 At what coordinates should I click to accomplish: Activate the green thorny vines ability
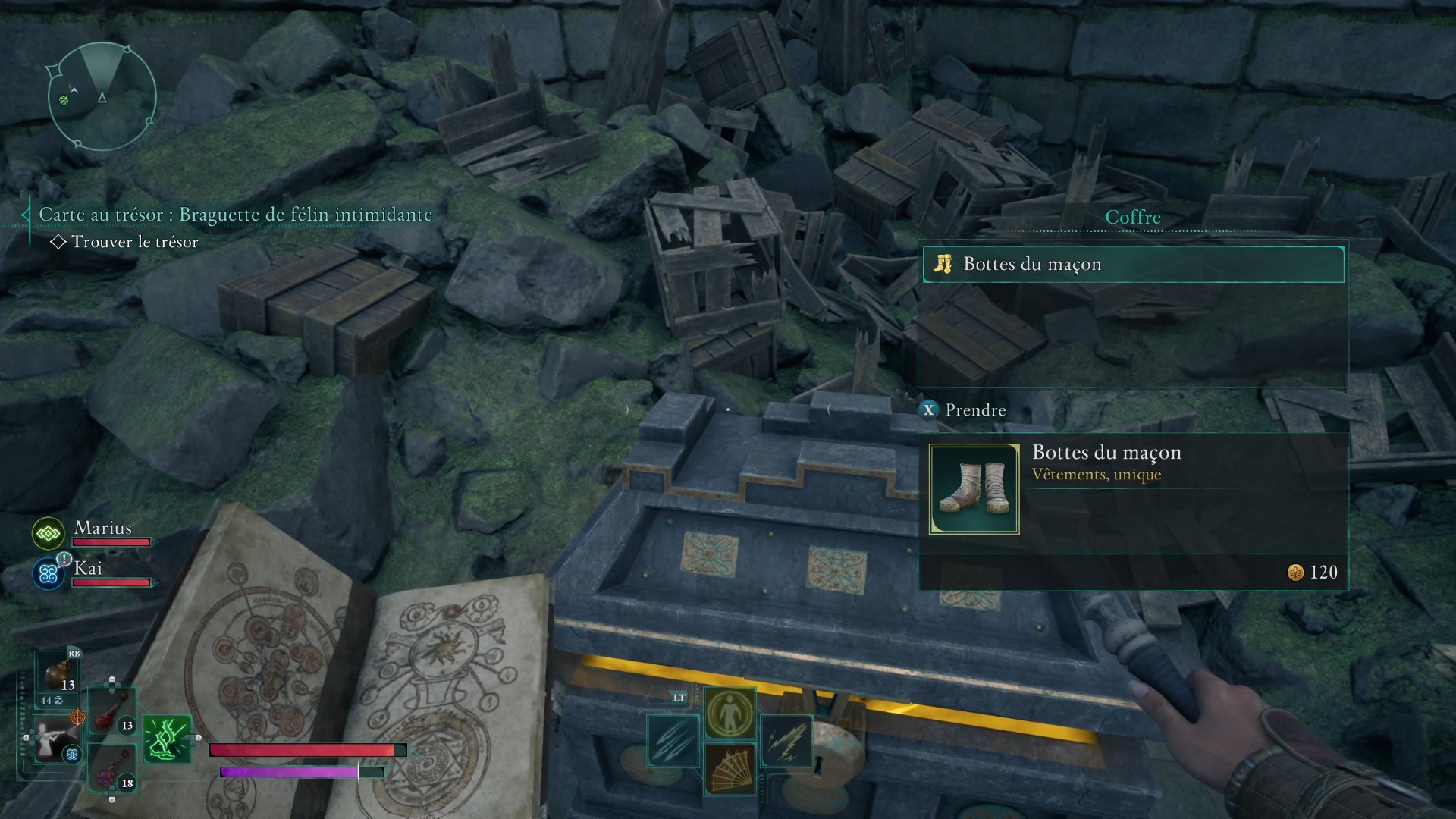[166, 739]
